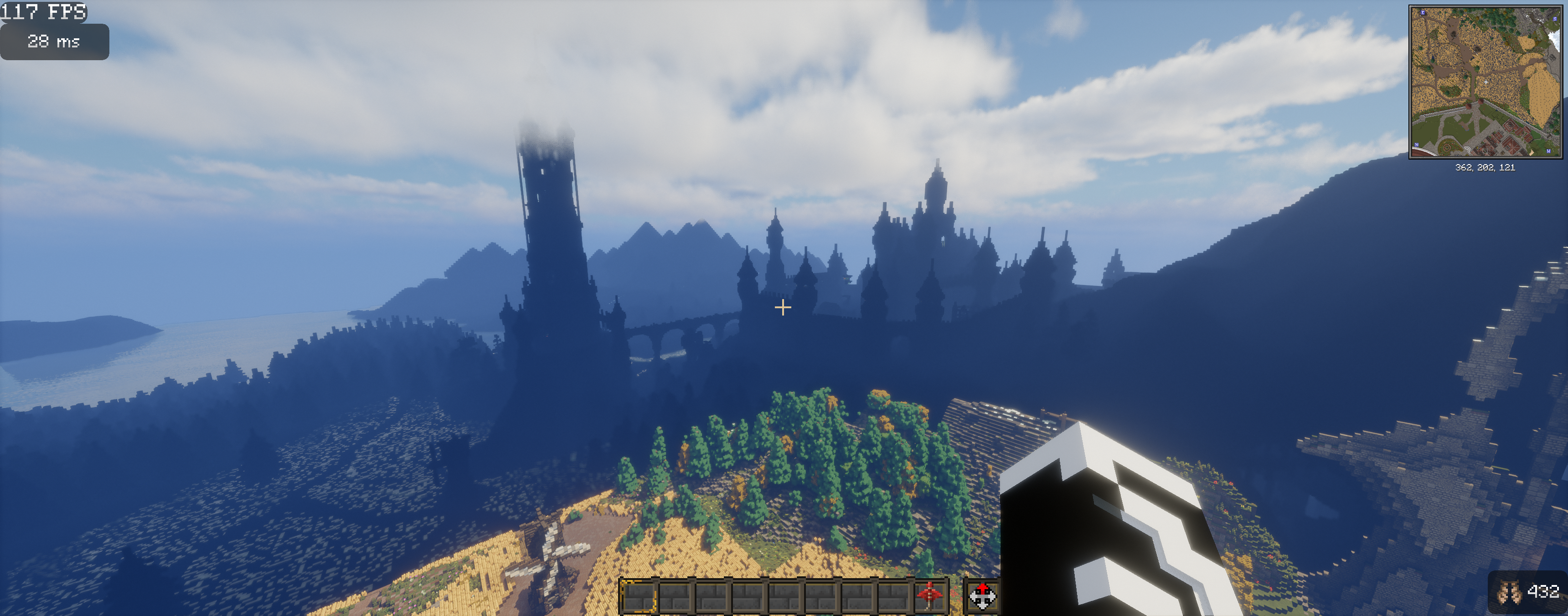Select the red kite hotbar slot
This screenshot has height=616, width=1568.
[930, 595]
